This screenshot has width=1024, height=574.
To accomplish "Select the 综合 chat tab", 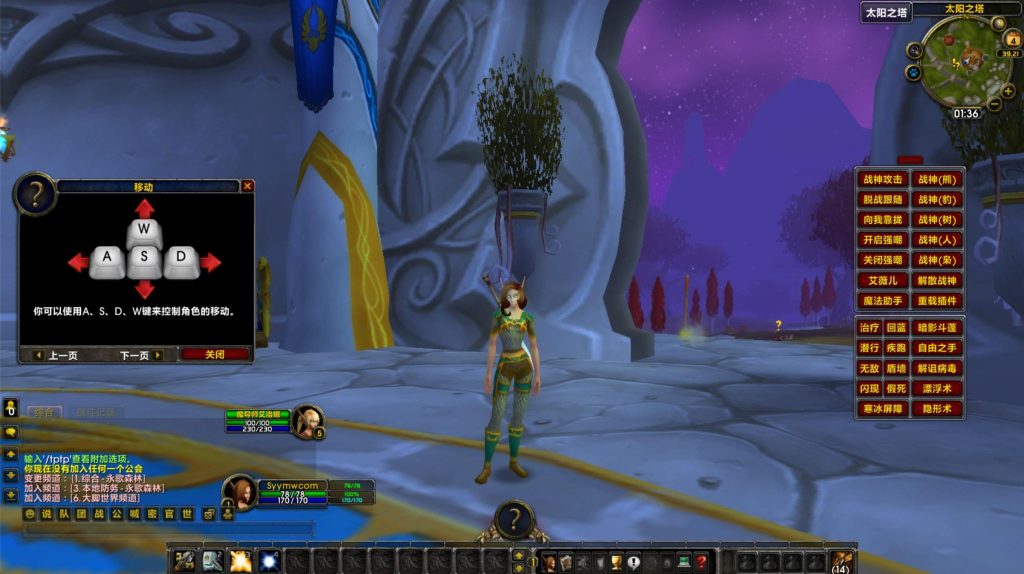I will 42,411.
